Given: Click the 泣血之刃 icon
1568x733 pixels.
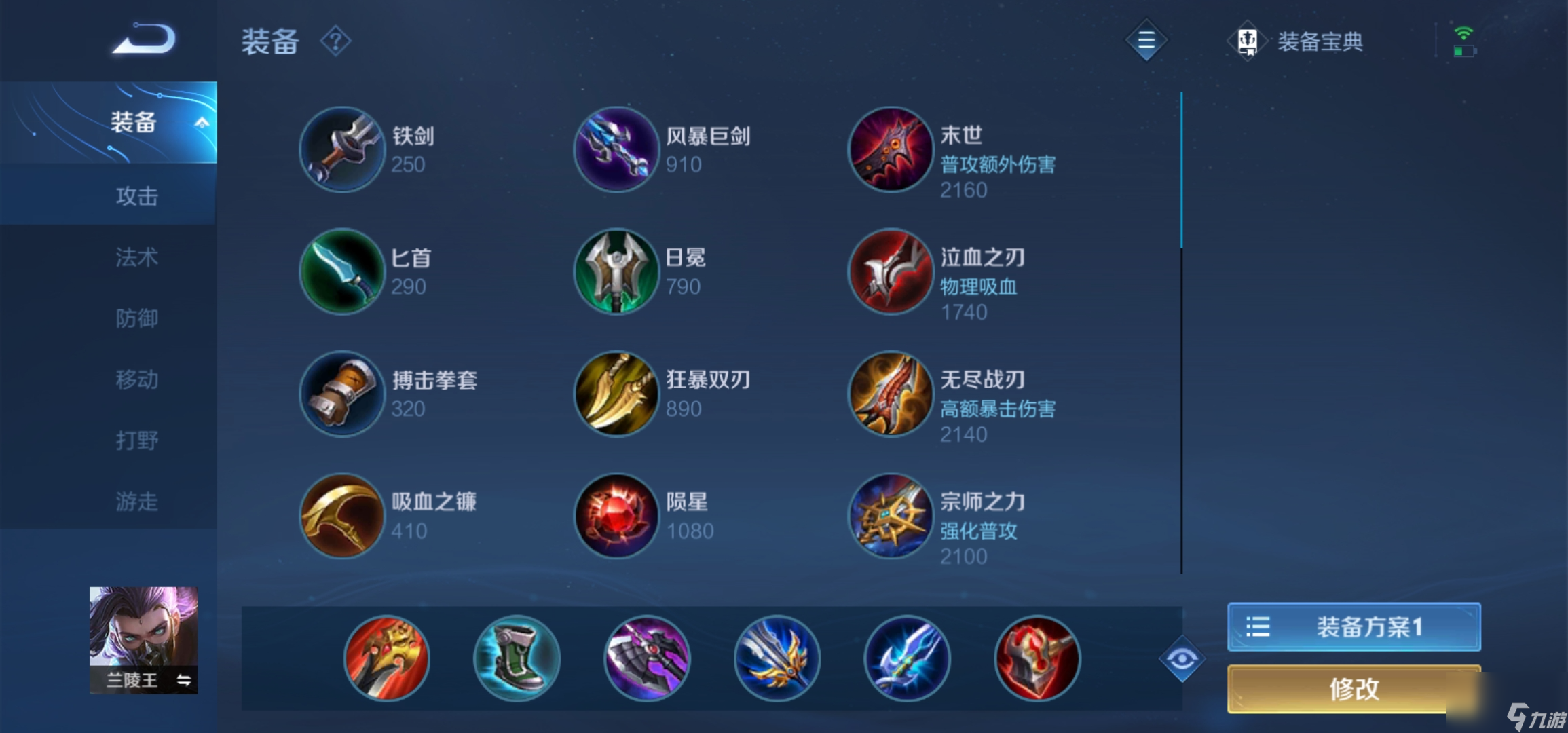Looking at the screenshot, I should [890, 271].
